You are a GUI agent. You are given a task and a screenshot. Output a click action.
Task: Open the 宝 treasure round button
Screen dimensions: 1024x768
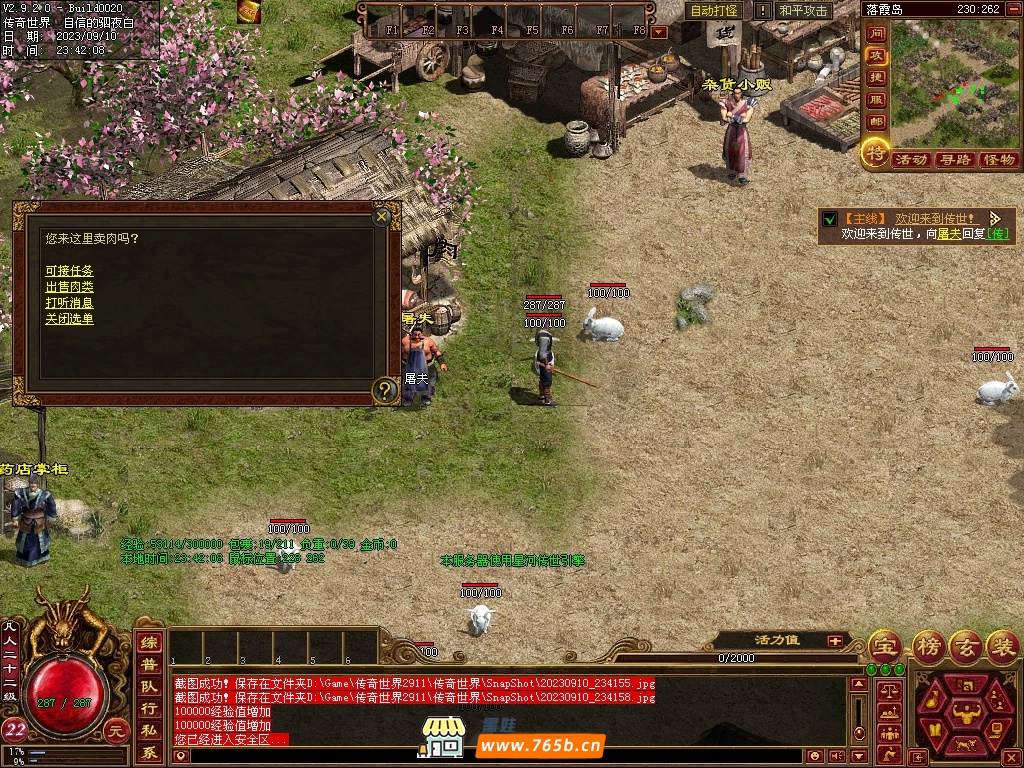[884, 645]
